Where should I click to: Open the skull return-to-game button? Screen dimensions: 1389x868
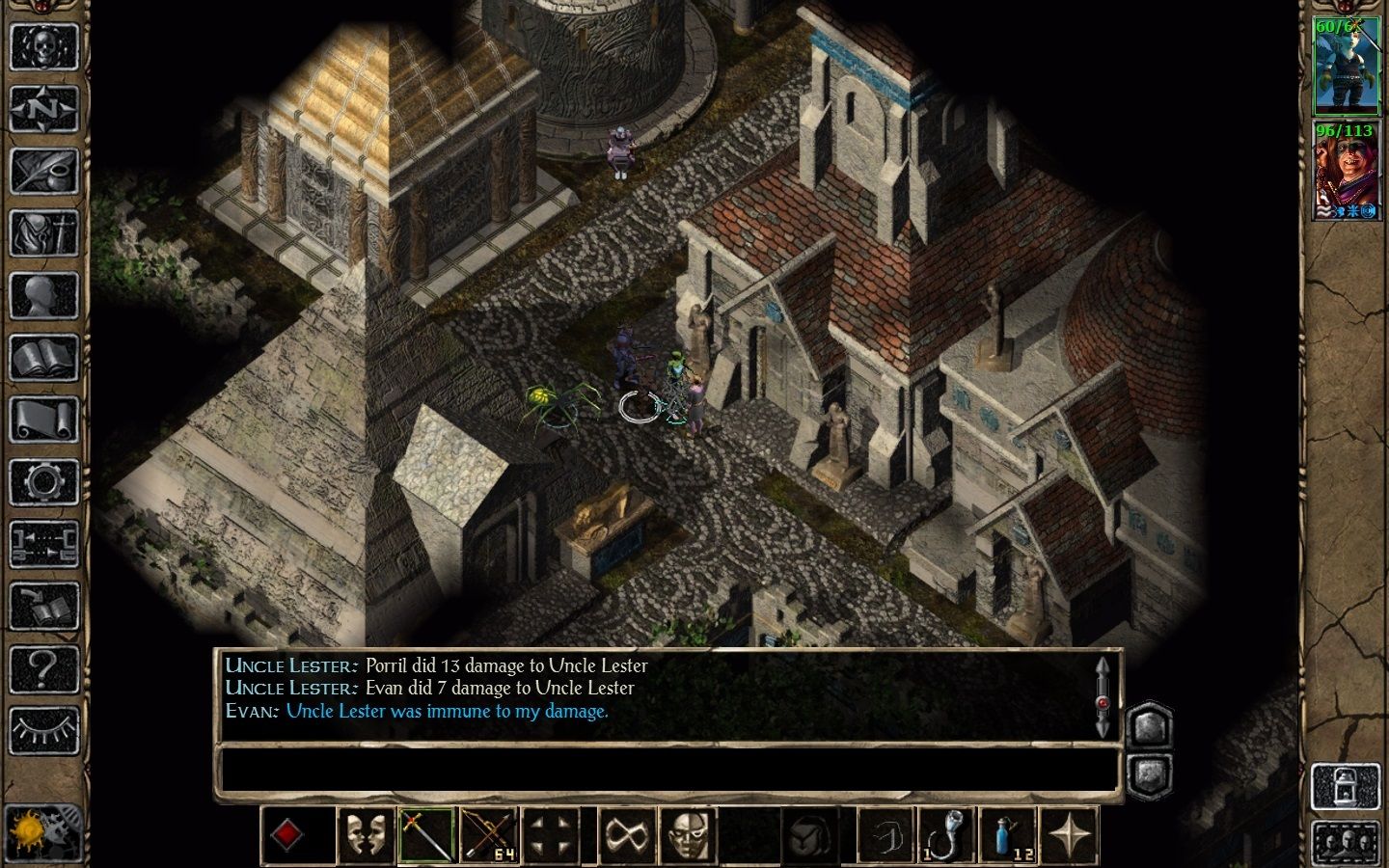click(x=43, y=45)
